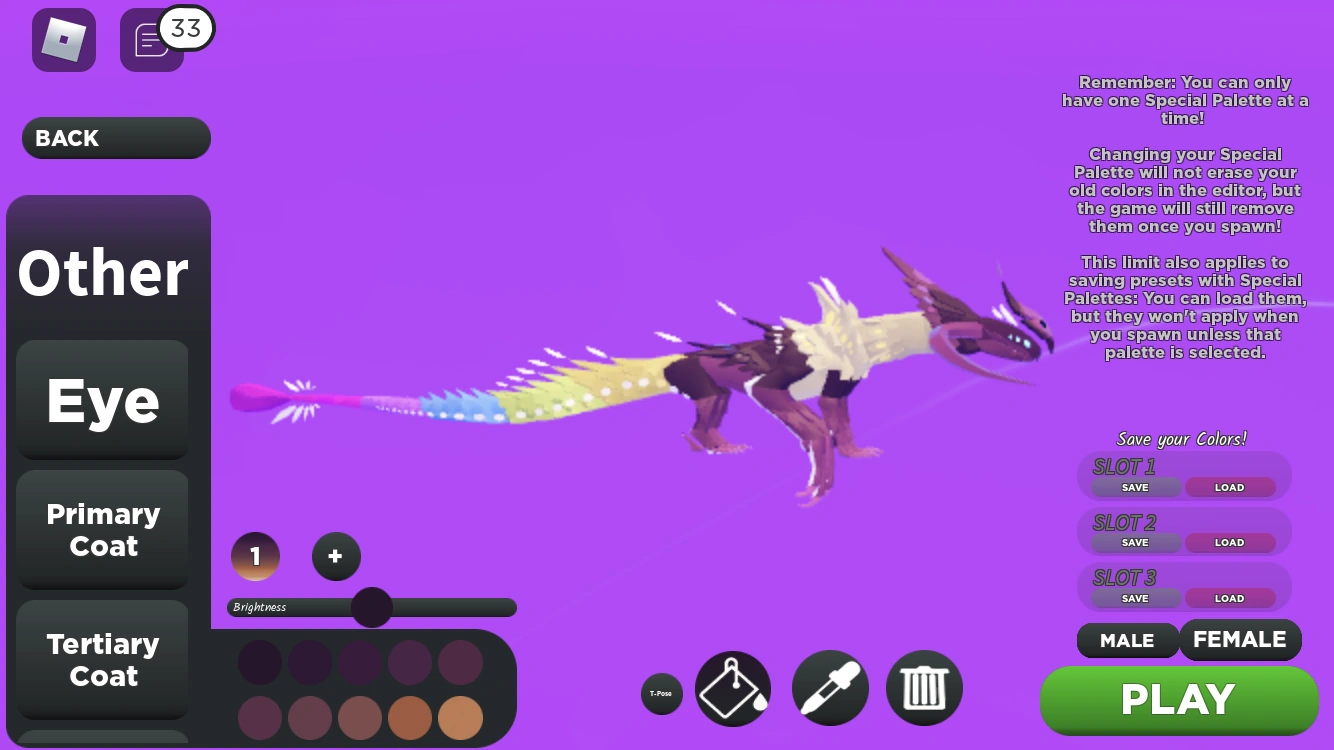Select the Eye coloring section

pyautogui.click(x=101, y=399)
